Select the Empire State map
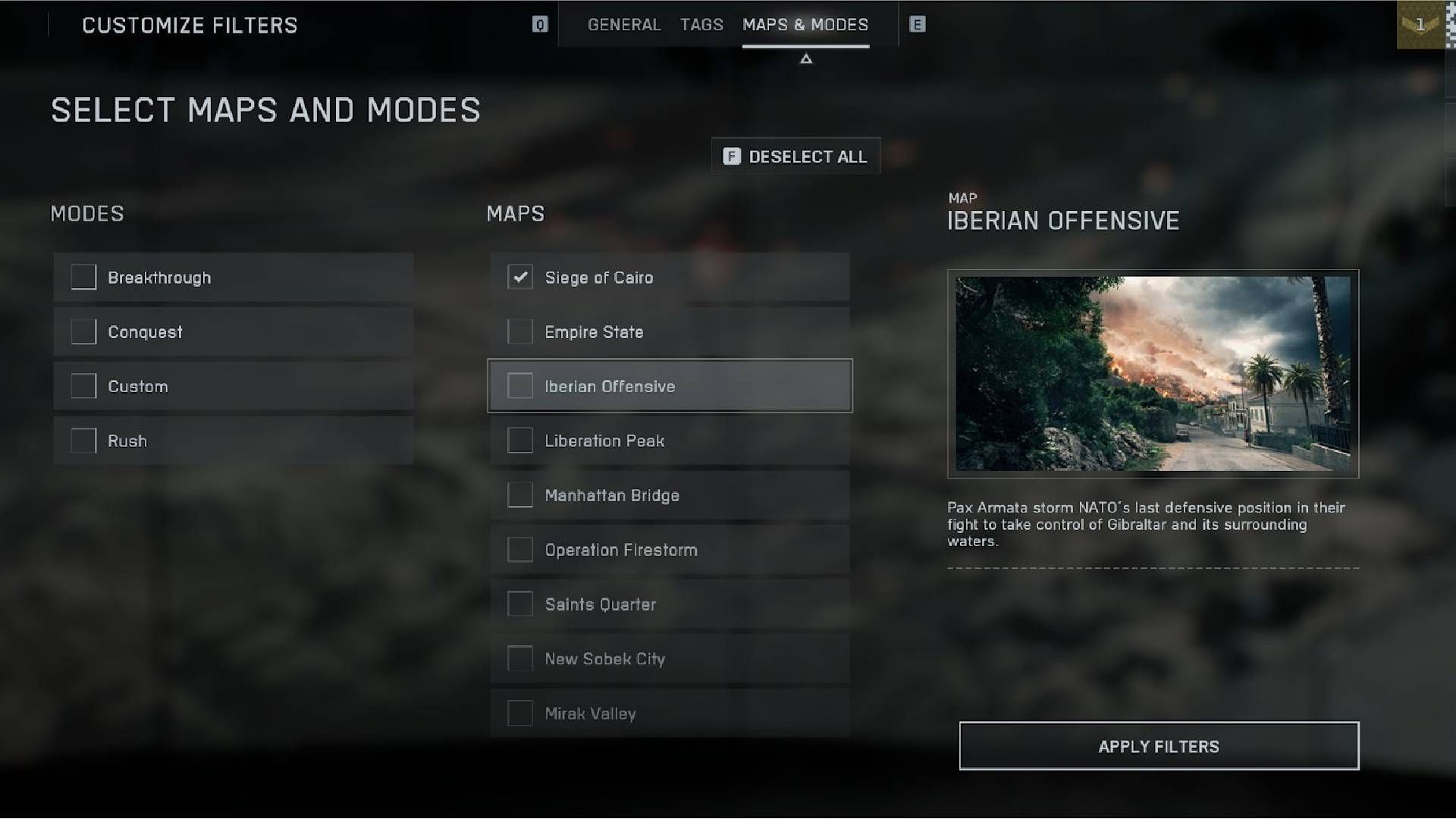 520,332
